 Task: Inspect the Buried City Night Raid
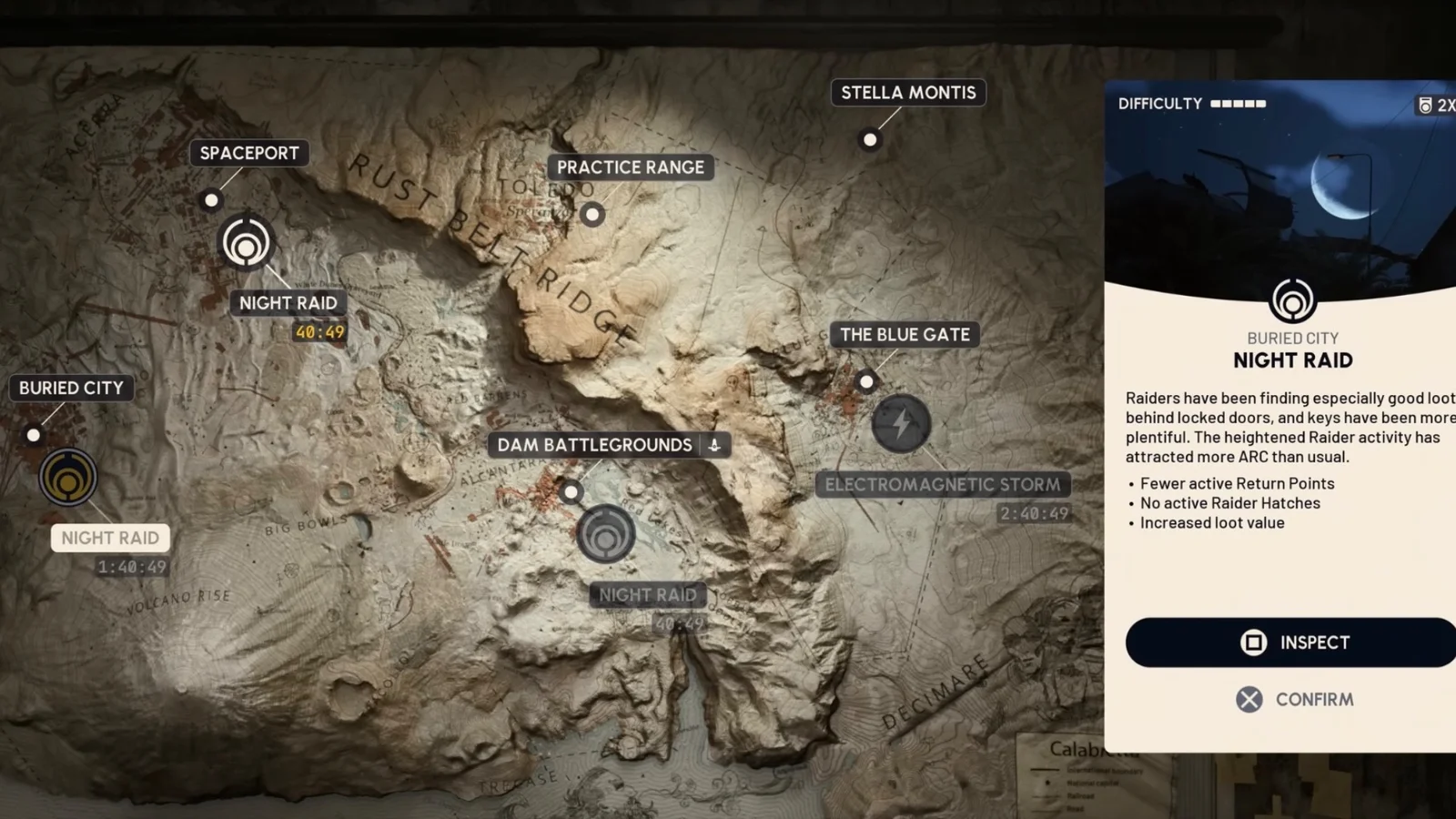(1294, 642)
